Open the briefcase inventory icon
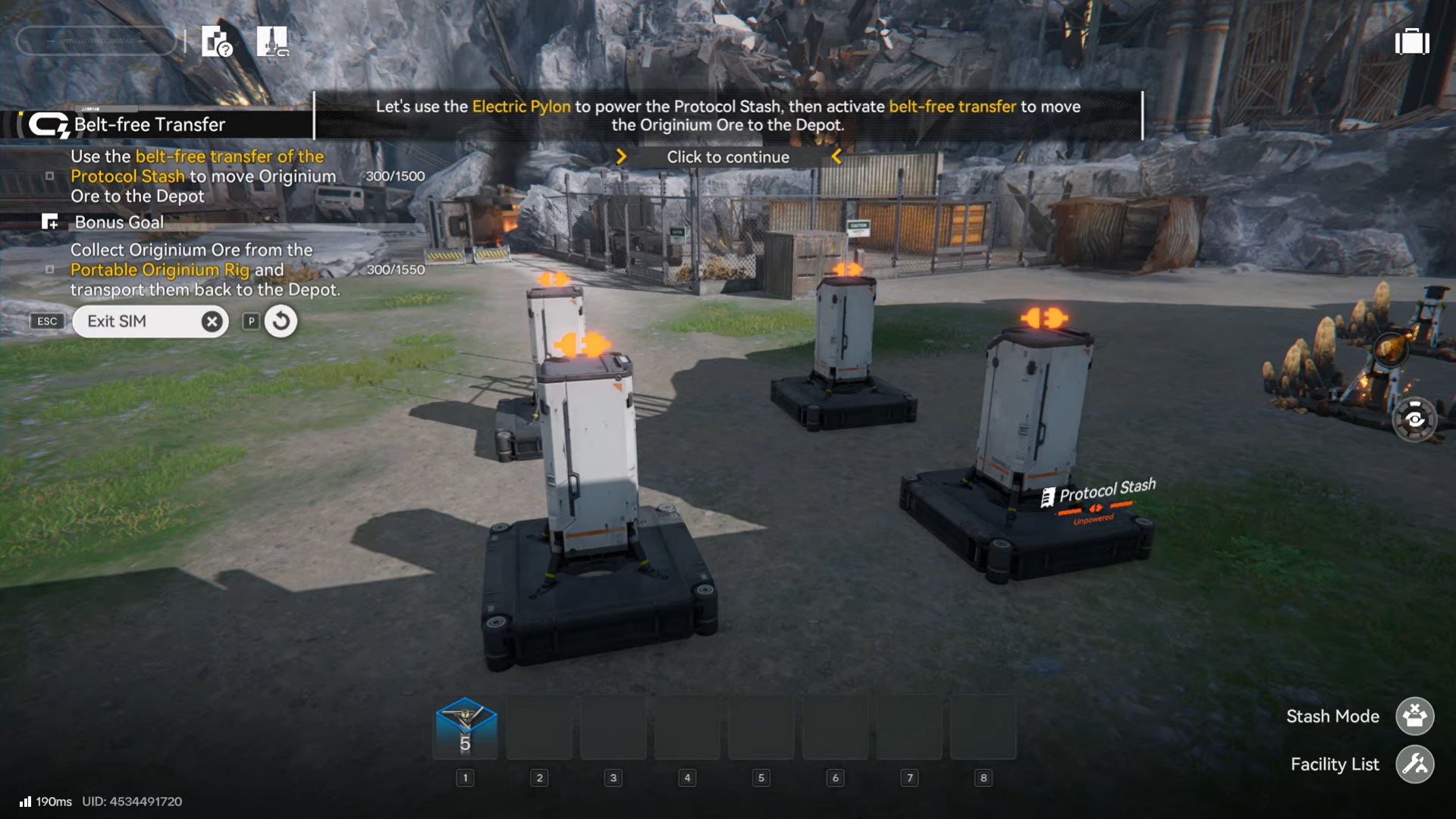Screen dimensions: 1456x819 point(1412,42)
